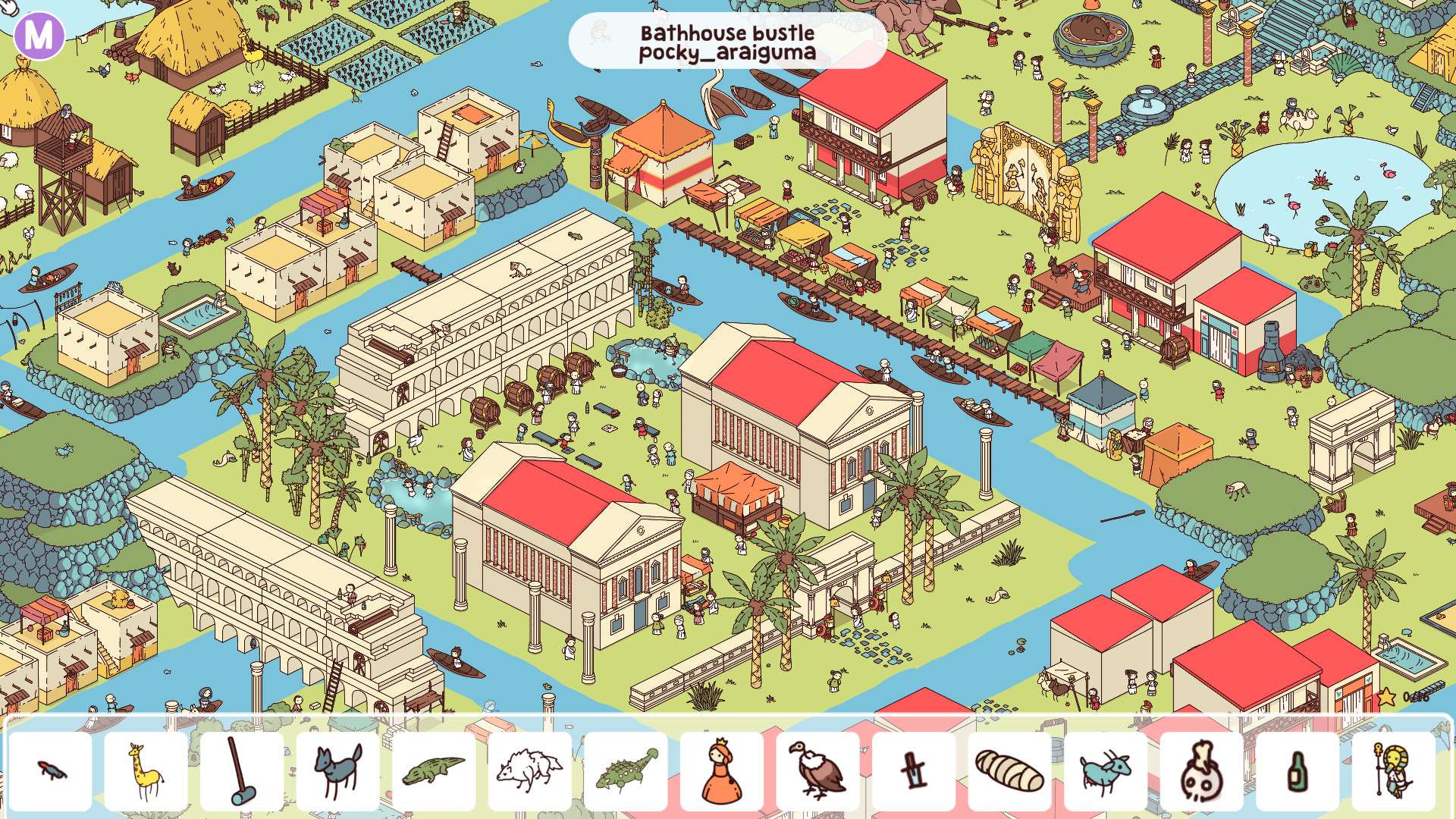
Task: Click the Bathhouse bustle level title banner
Action: (727, 42)
